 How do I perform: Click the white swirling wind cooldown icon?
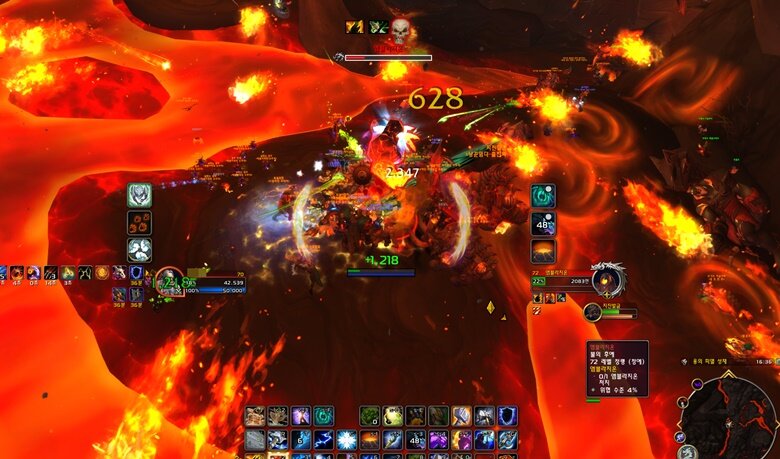(139, 250)
